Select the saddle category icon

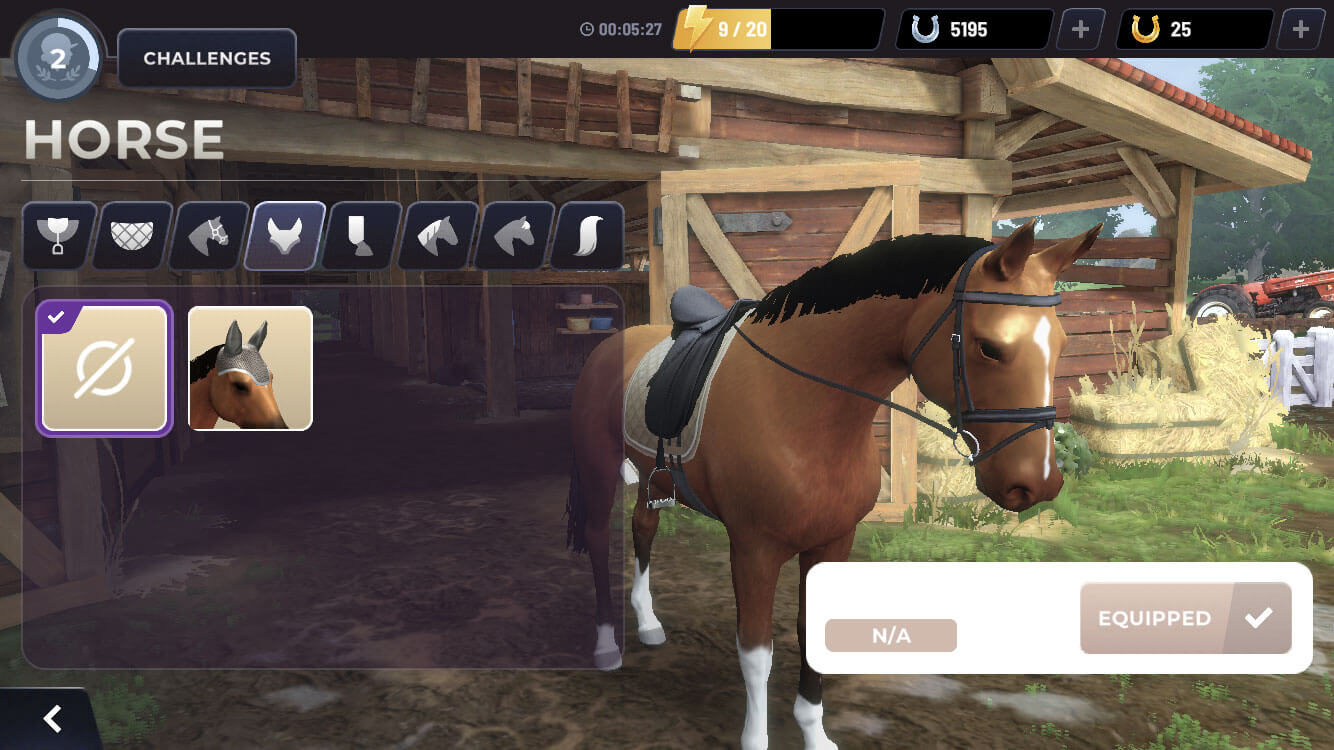[57, 236]
